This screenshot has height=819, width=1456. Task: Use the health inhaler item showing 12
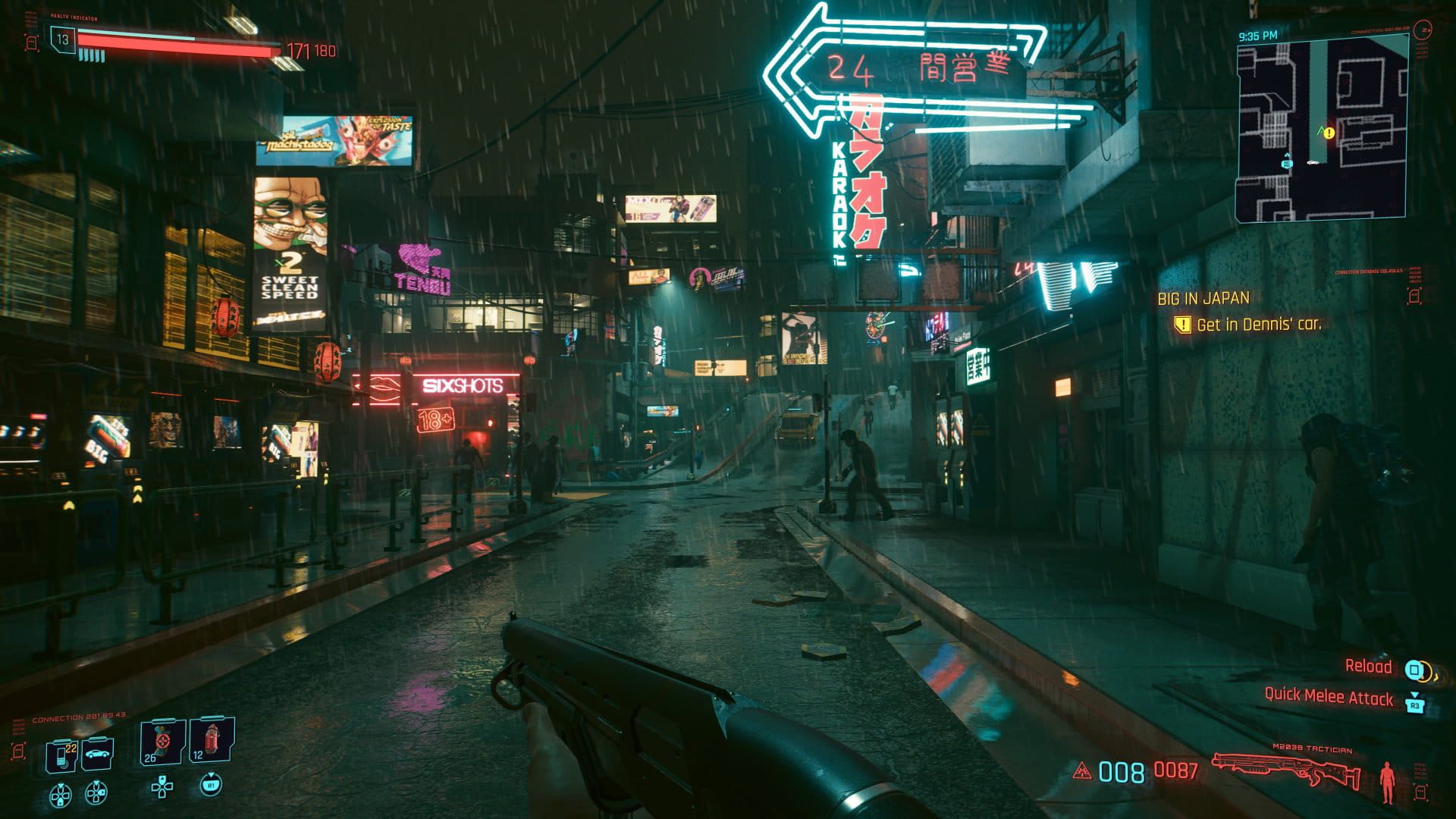coord(211,742)
